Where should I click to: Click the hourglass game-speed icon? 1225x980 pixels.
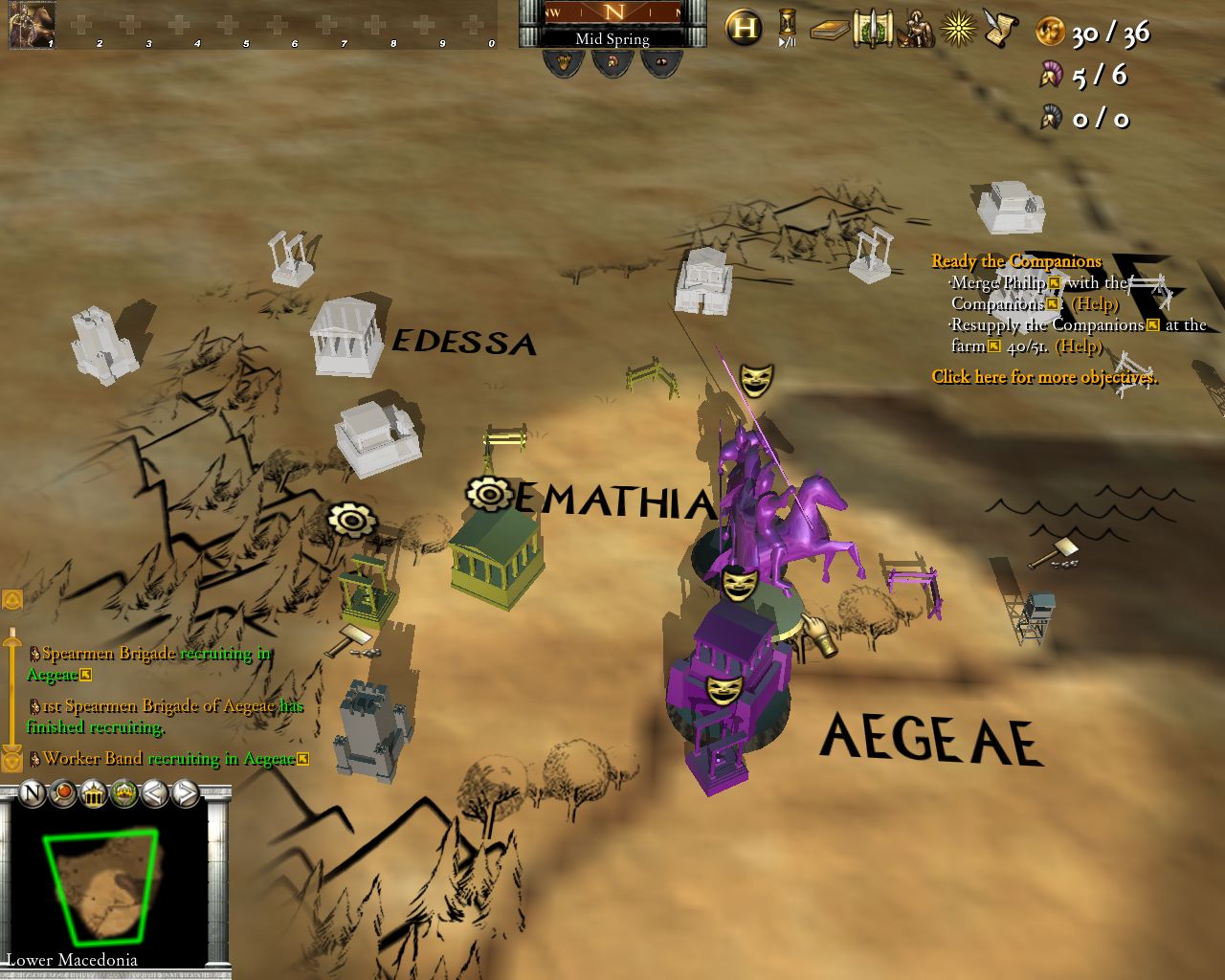tap(785, 23)
